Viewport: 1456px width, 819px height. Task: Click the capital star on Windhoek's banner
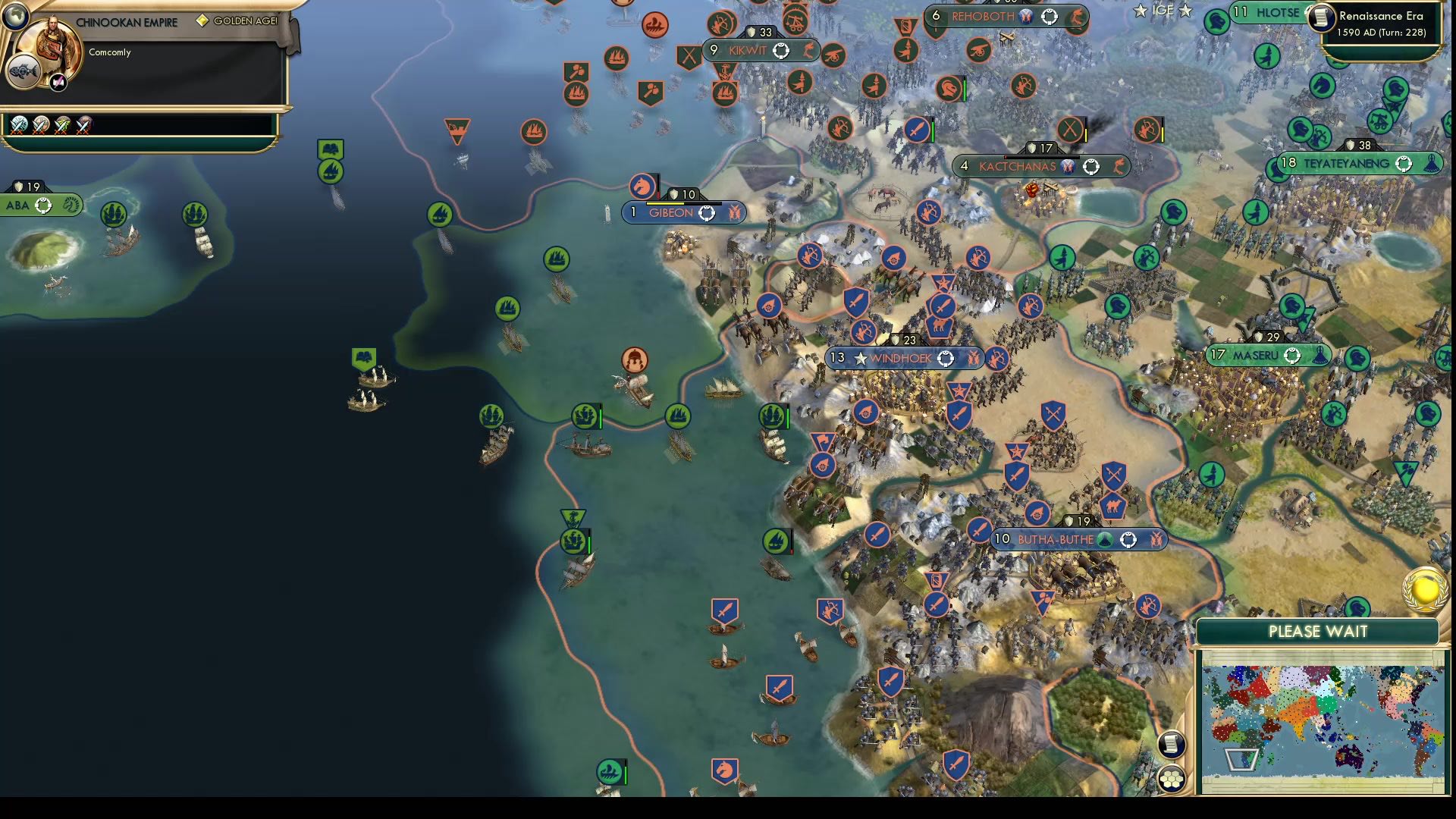pos(860,359)
